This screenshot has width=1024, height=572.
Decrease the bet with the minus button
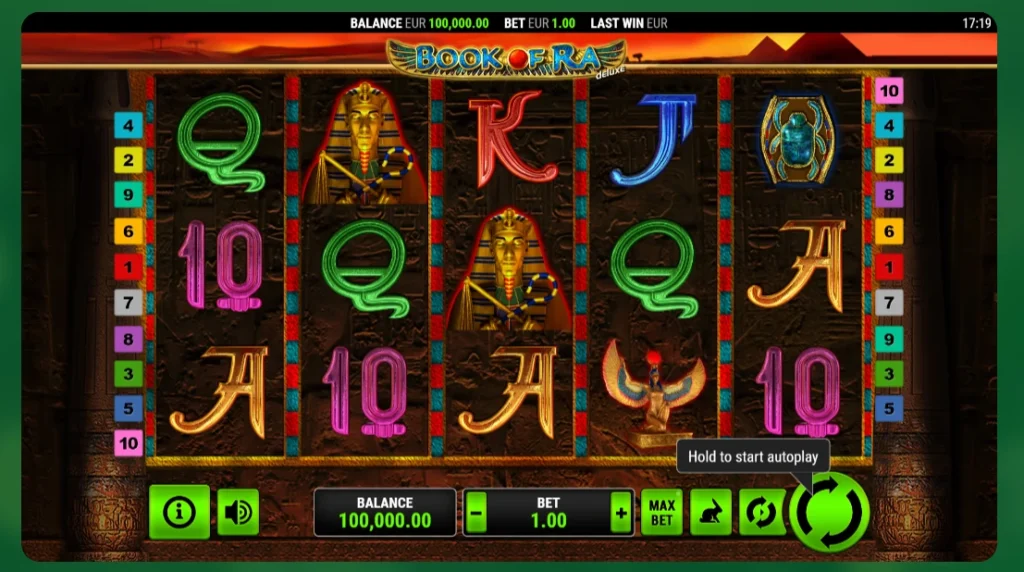coord(477,515)
